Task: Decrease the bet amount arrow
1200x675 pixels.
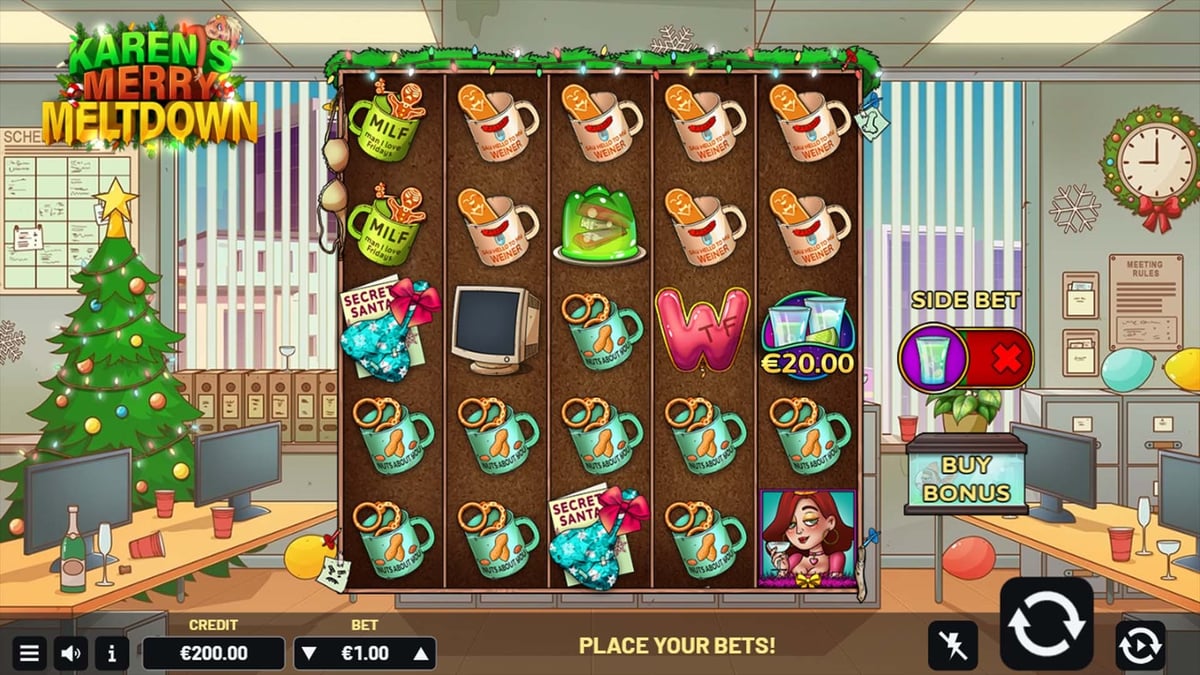Action: pyautogui.click(x=309, y=654)
